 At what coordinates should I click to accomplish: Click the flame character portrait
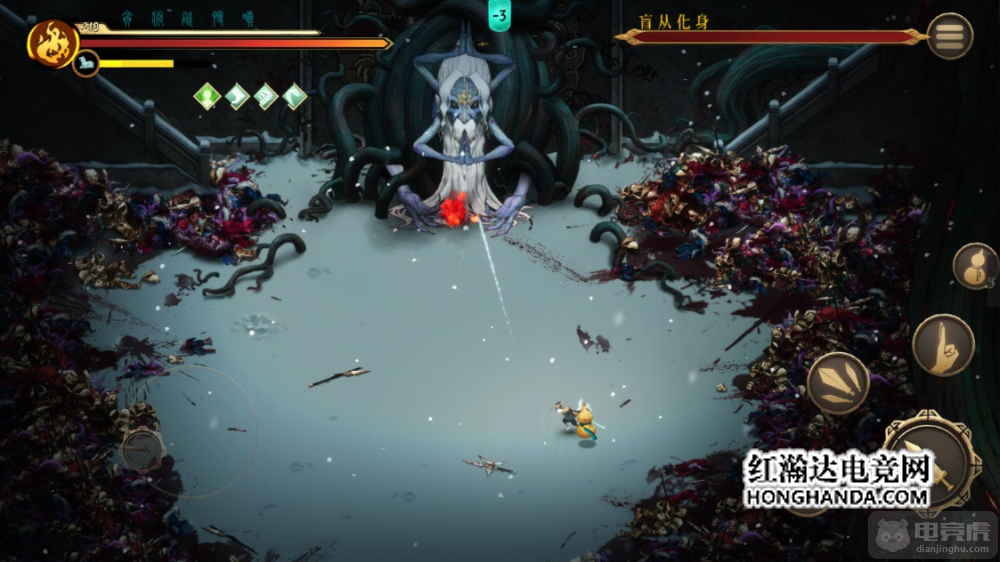(x=52, y=43)
